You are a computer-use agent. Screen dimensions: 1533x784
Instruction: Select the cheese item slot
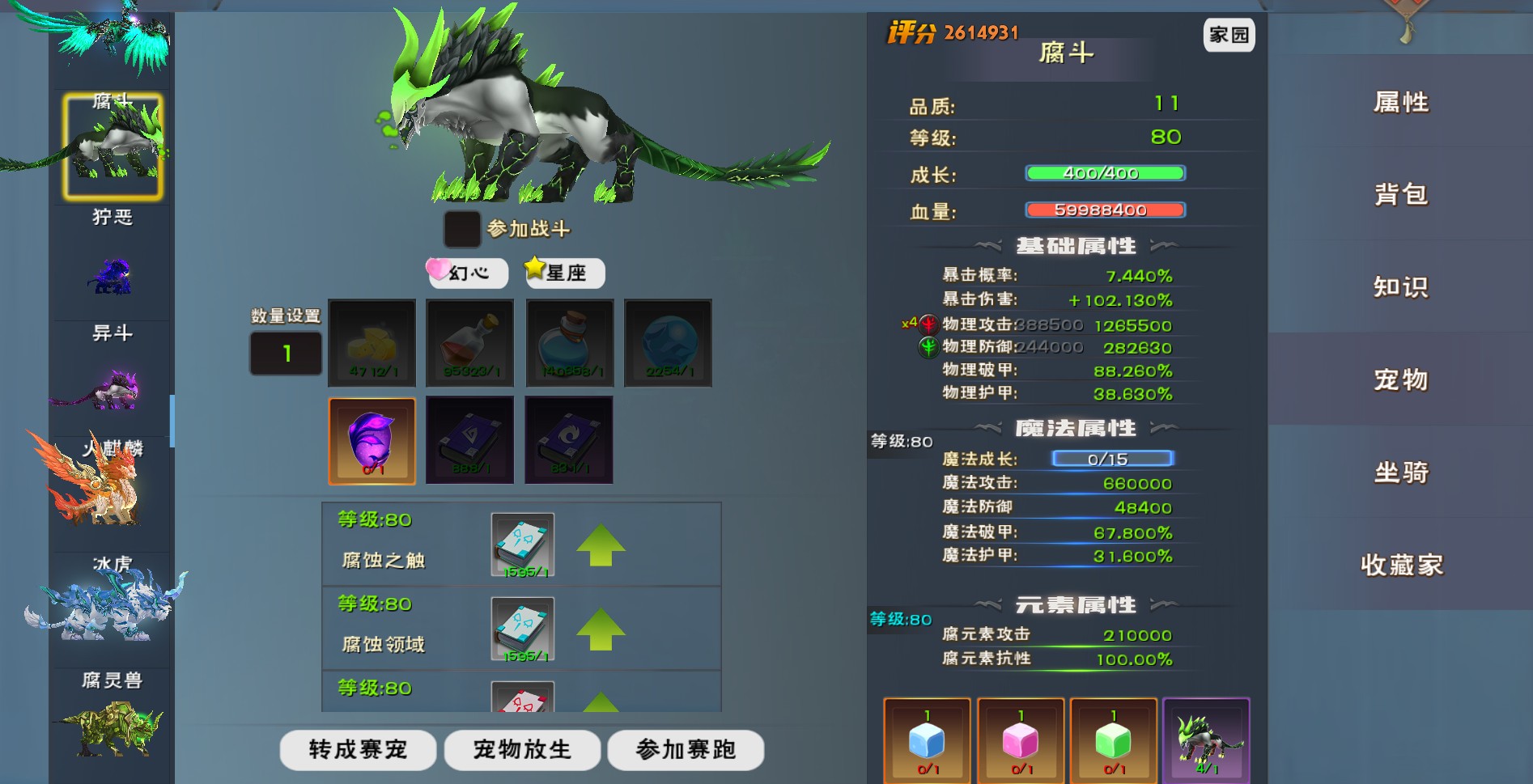point(372,343)
